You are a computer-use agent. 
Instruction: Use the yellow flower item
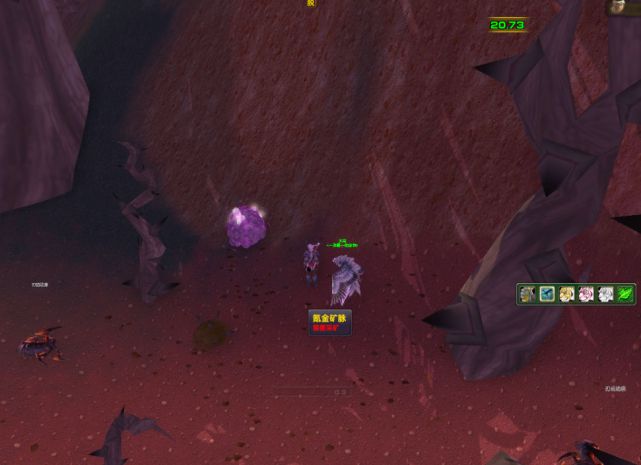pyautogui.click(x=567, y=294)
